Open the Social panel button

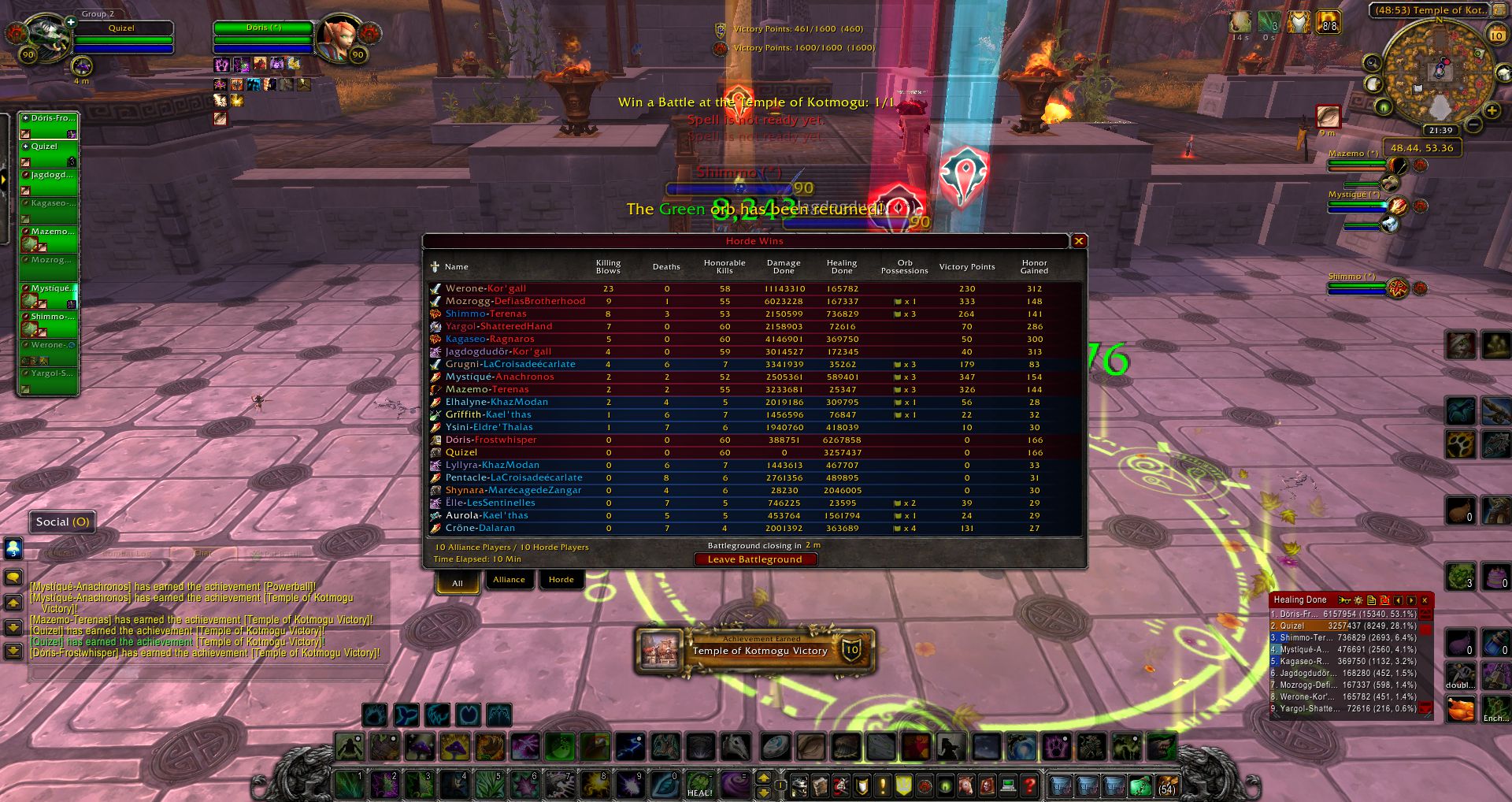pyautogui.click(x=62, y=522)
